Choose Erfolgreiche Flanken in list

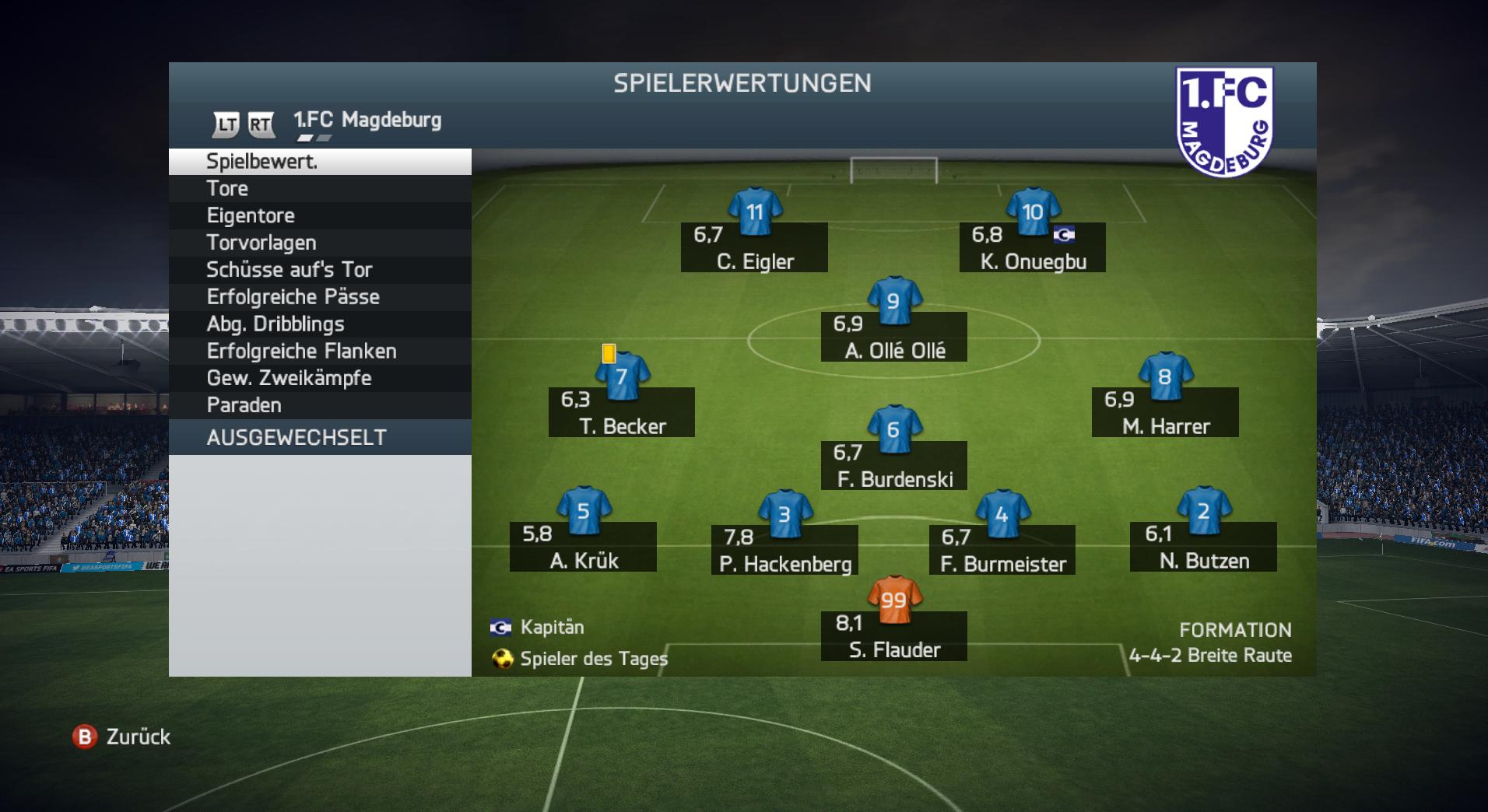point(319,352)
